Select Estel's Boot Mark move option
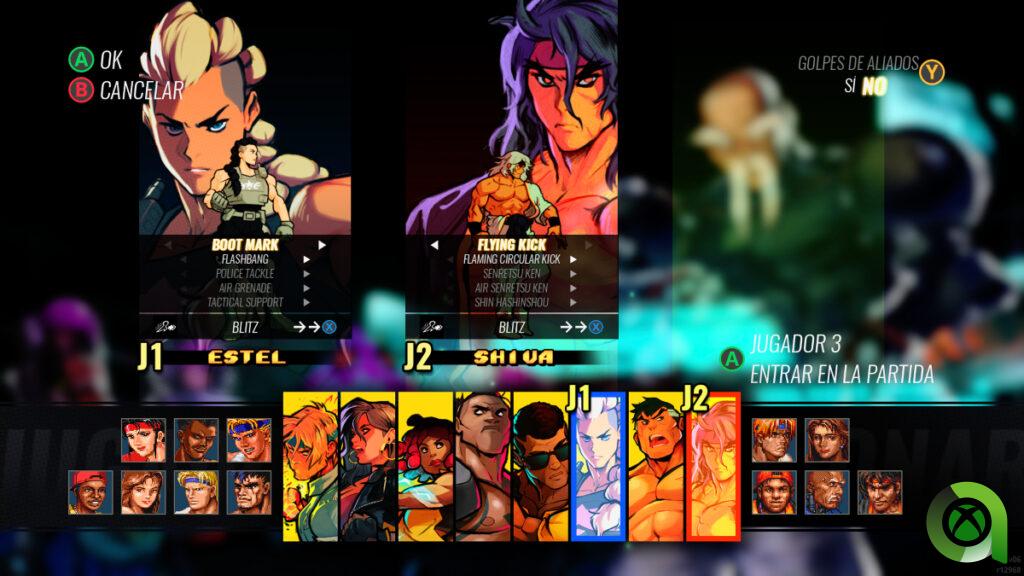Screen dimensions: 1024x576 [245, 244]
